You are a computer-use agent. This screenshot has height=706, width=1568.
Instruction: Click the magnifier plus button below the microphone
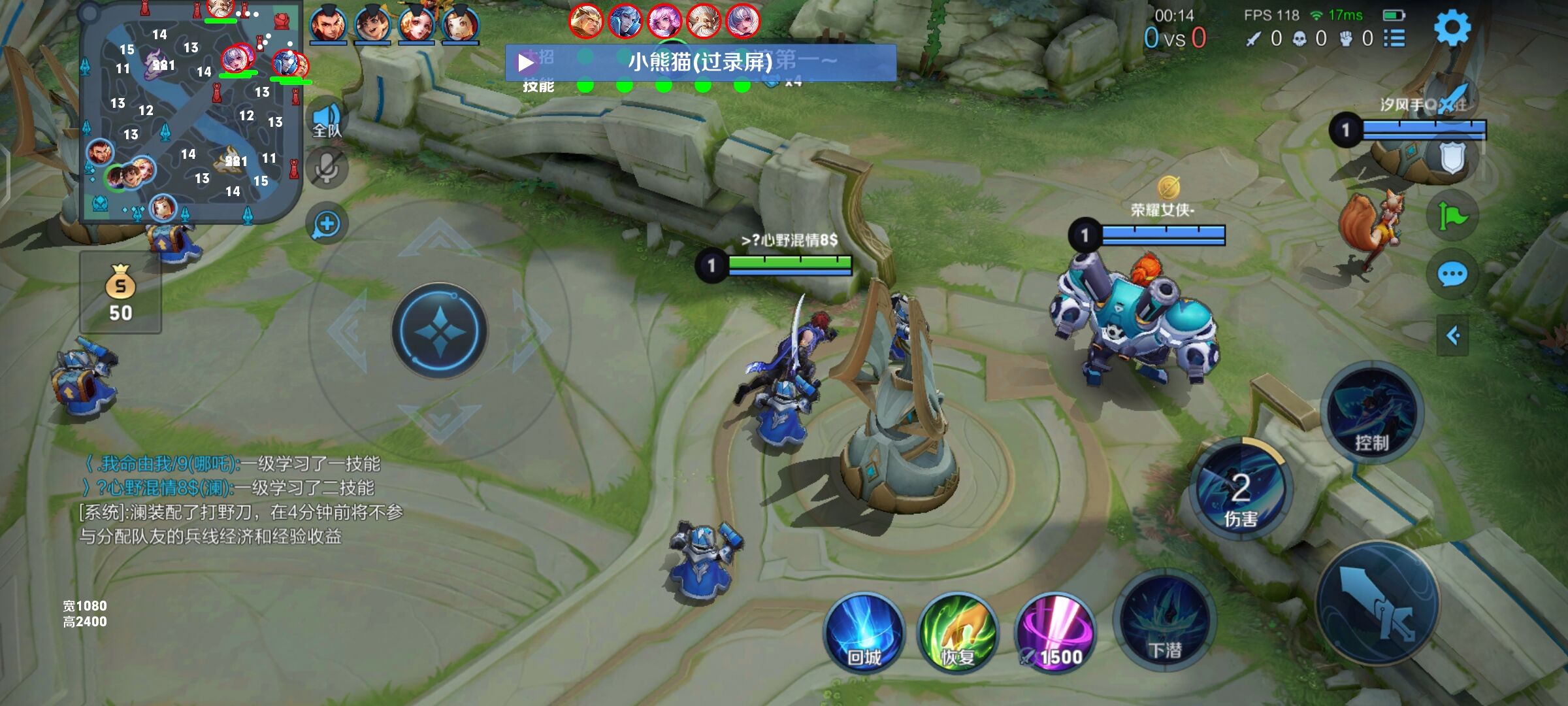click(x=327, y=224)
